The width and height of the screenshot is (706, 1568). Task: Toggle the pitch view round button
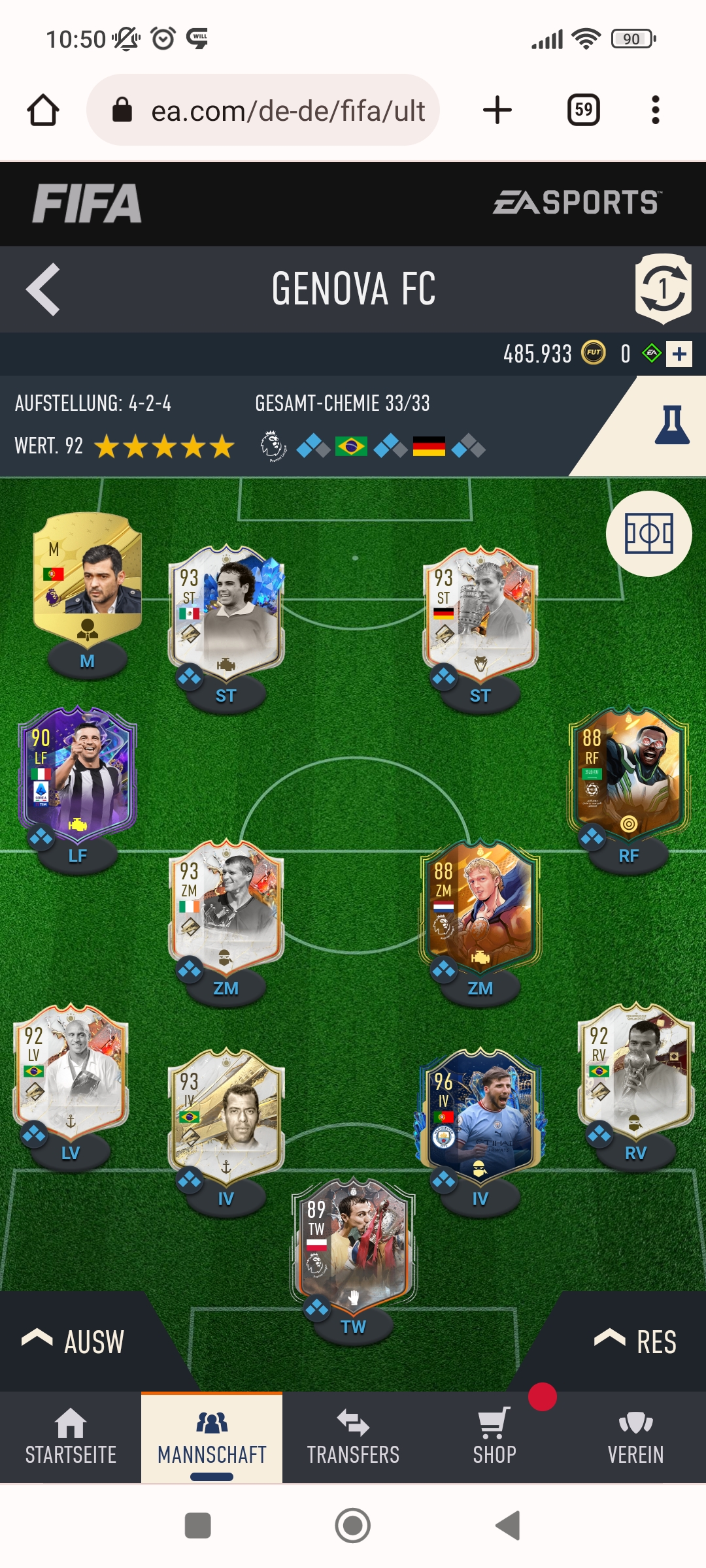648,534
